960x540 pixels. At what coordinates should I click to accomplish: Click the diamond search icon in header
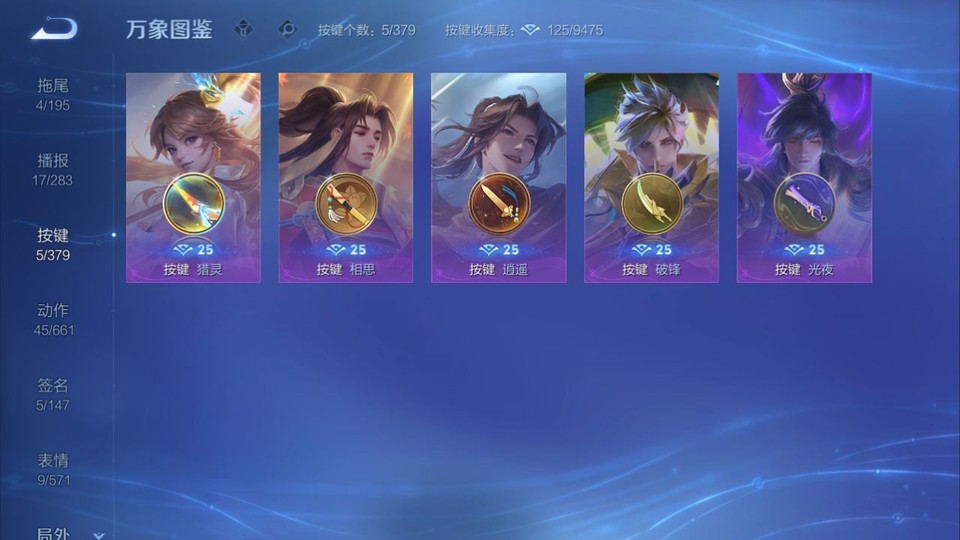click(287, 29)
